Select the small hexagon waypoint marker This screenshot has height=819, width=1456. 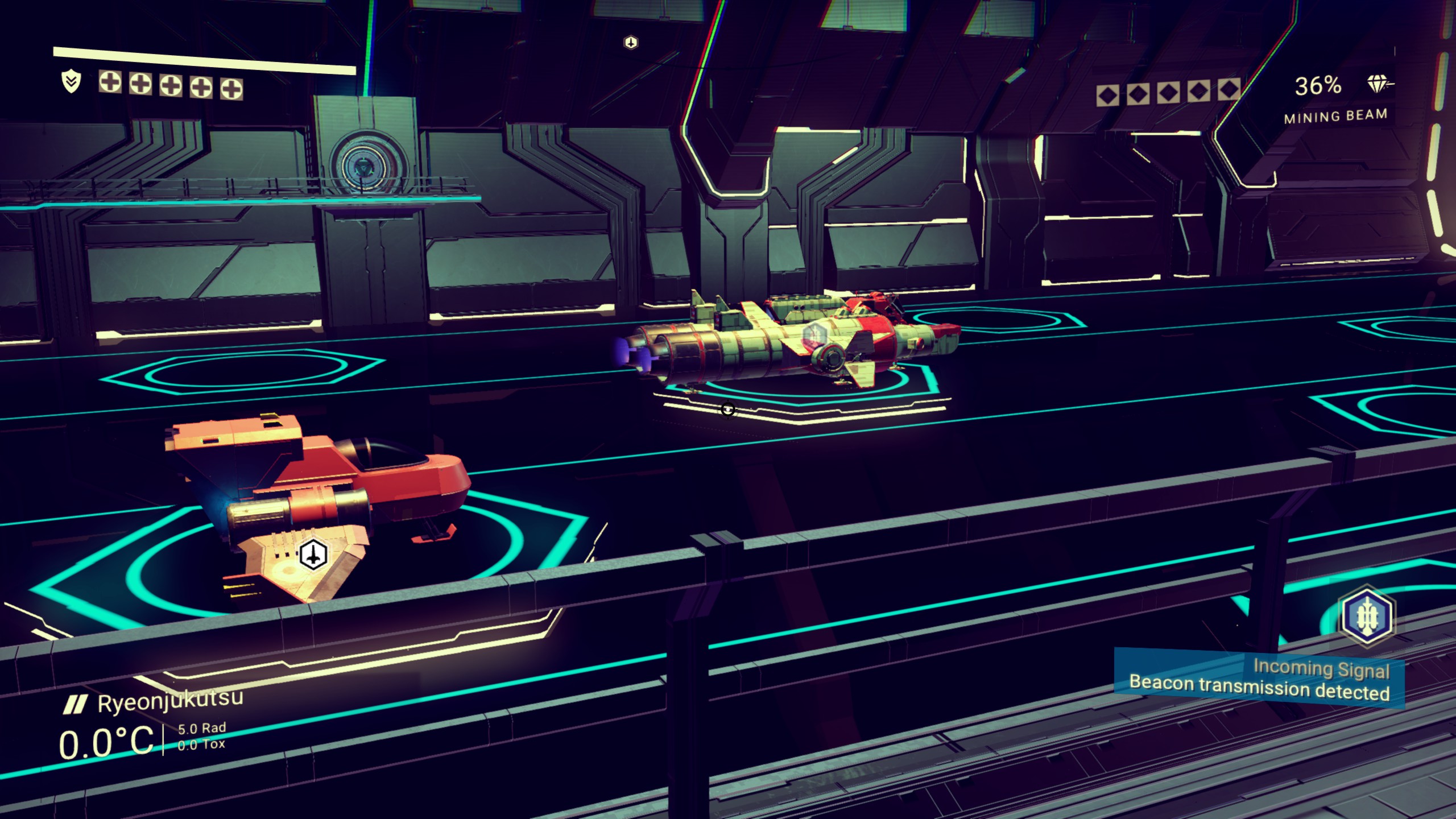[x=631, y=43]
